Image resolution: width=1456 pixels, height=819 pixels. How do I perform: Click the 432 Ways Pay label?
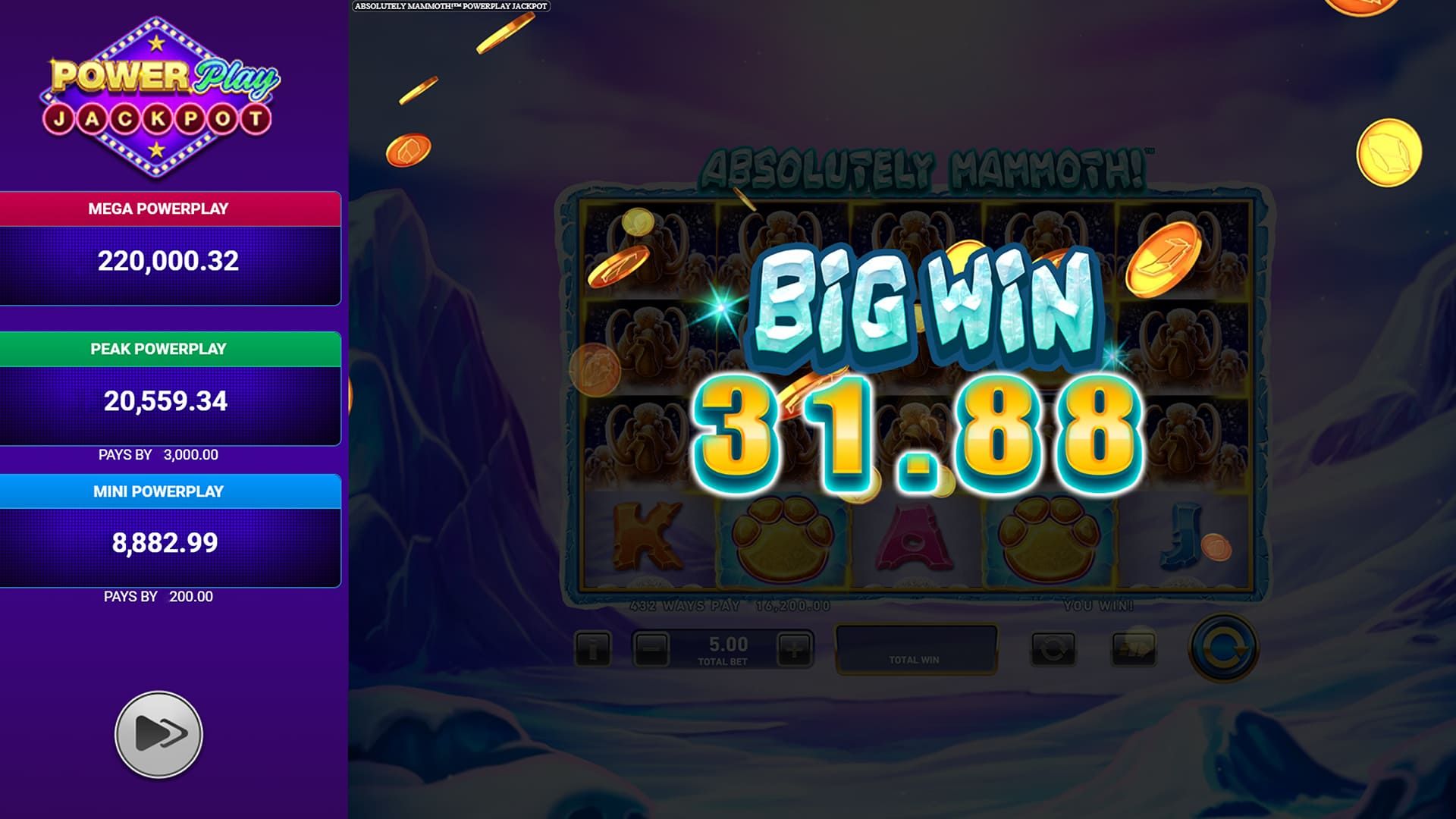point(684,606)
